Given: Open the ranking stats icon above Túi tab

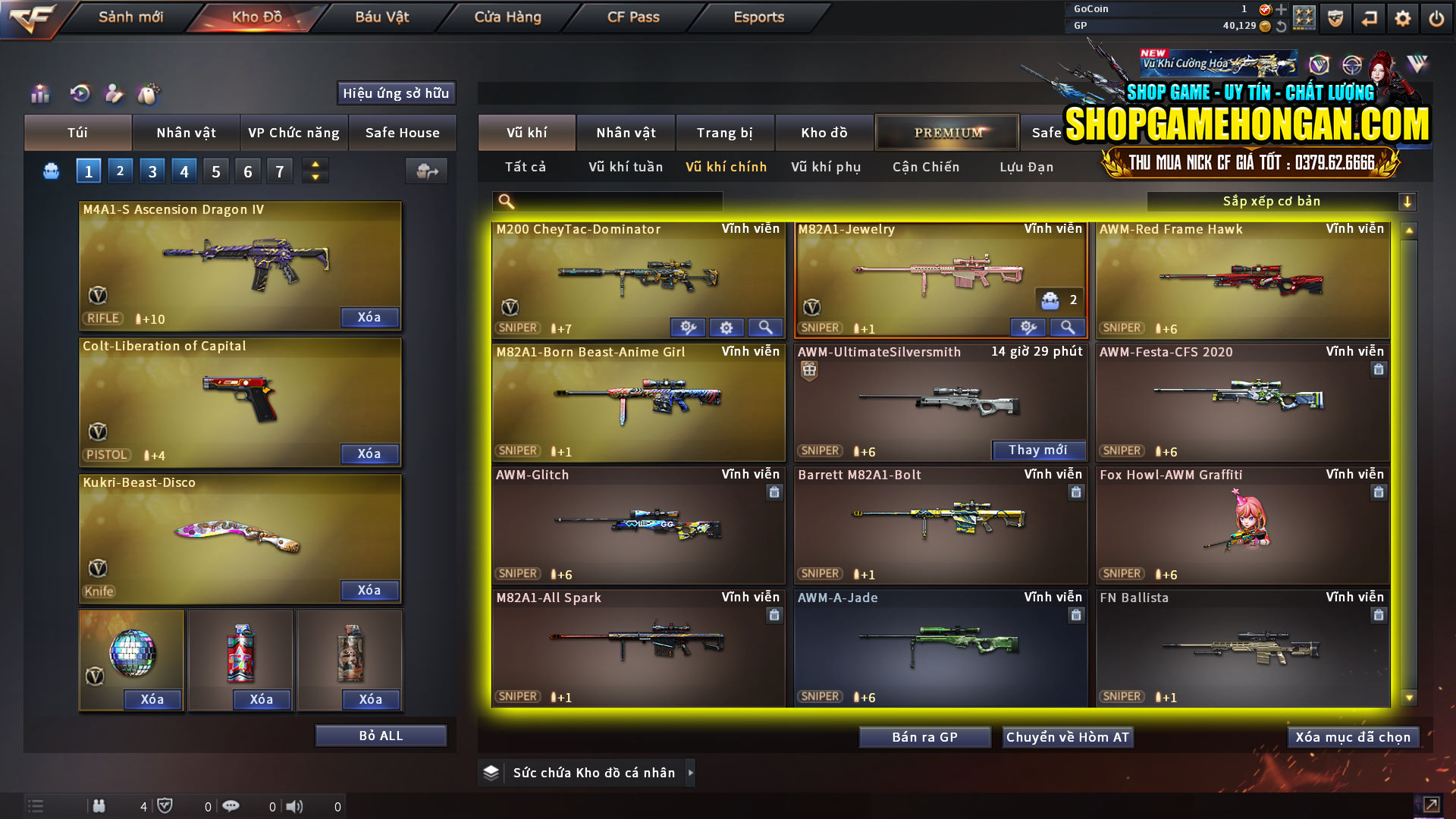Looking at the screenshot, I should [39, 94].
